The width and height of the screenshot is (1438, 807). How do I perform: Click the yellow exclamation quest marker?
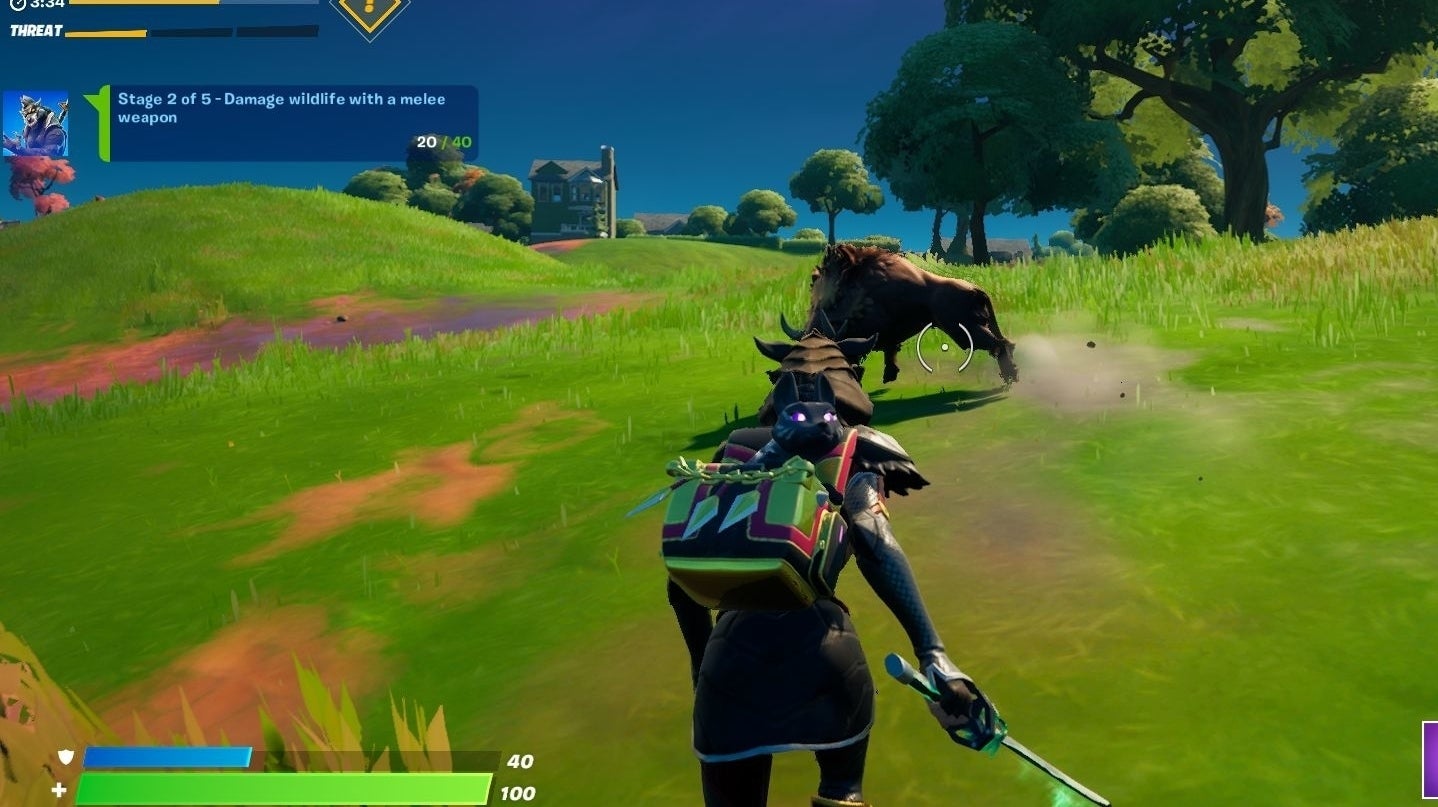[368, 10]
